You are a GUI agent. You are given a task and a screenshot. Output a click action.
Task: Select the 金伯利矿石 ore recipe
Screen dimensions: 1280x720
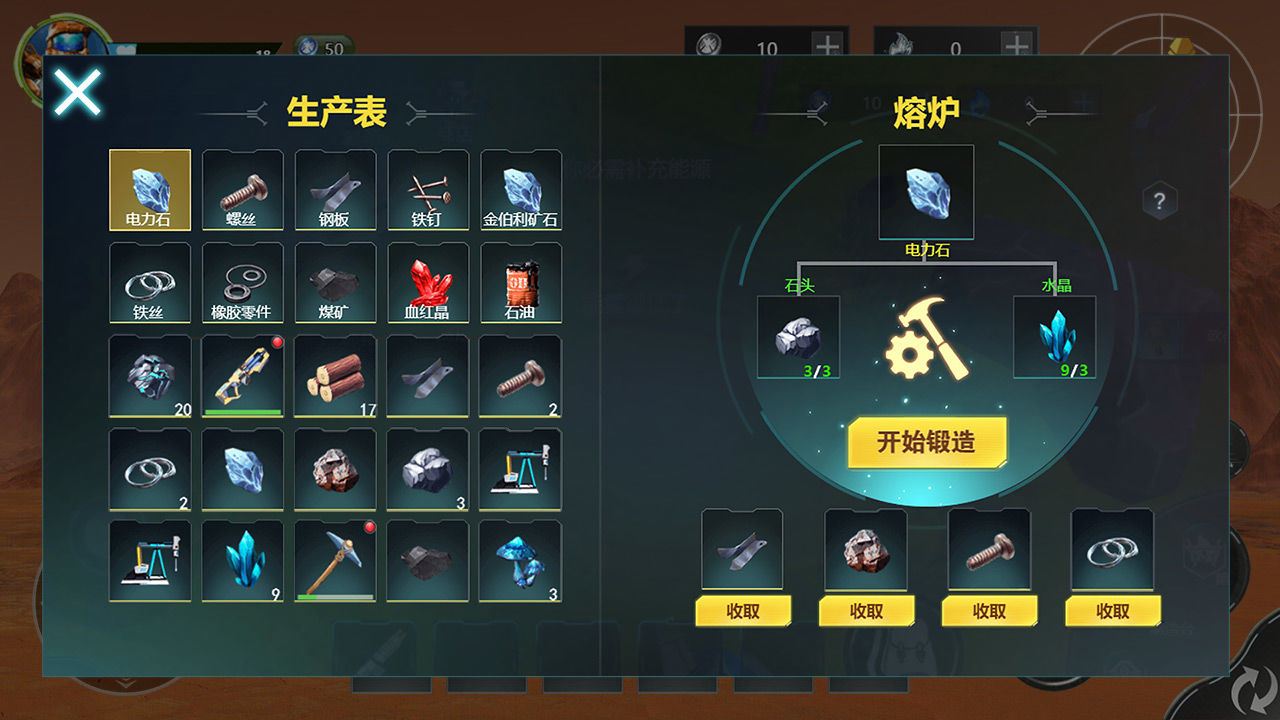click(x=521, y=188)
